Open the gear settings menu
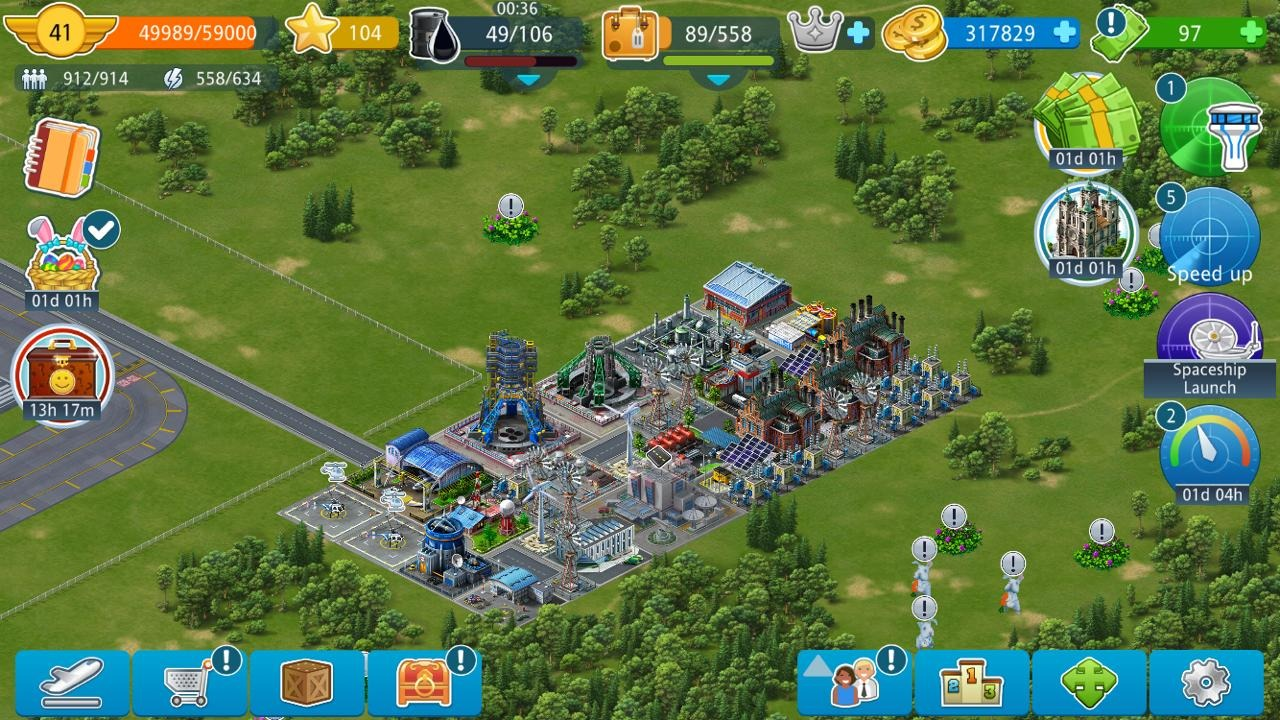The width and height of the screenshot is (1280, 720). (x=1206, y=683)
